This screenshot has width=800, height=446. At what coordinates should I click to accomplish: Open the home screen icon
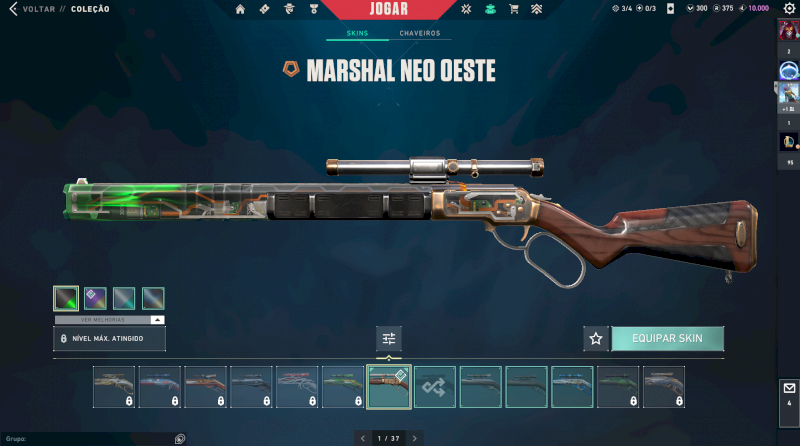tap(240, 9)
